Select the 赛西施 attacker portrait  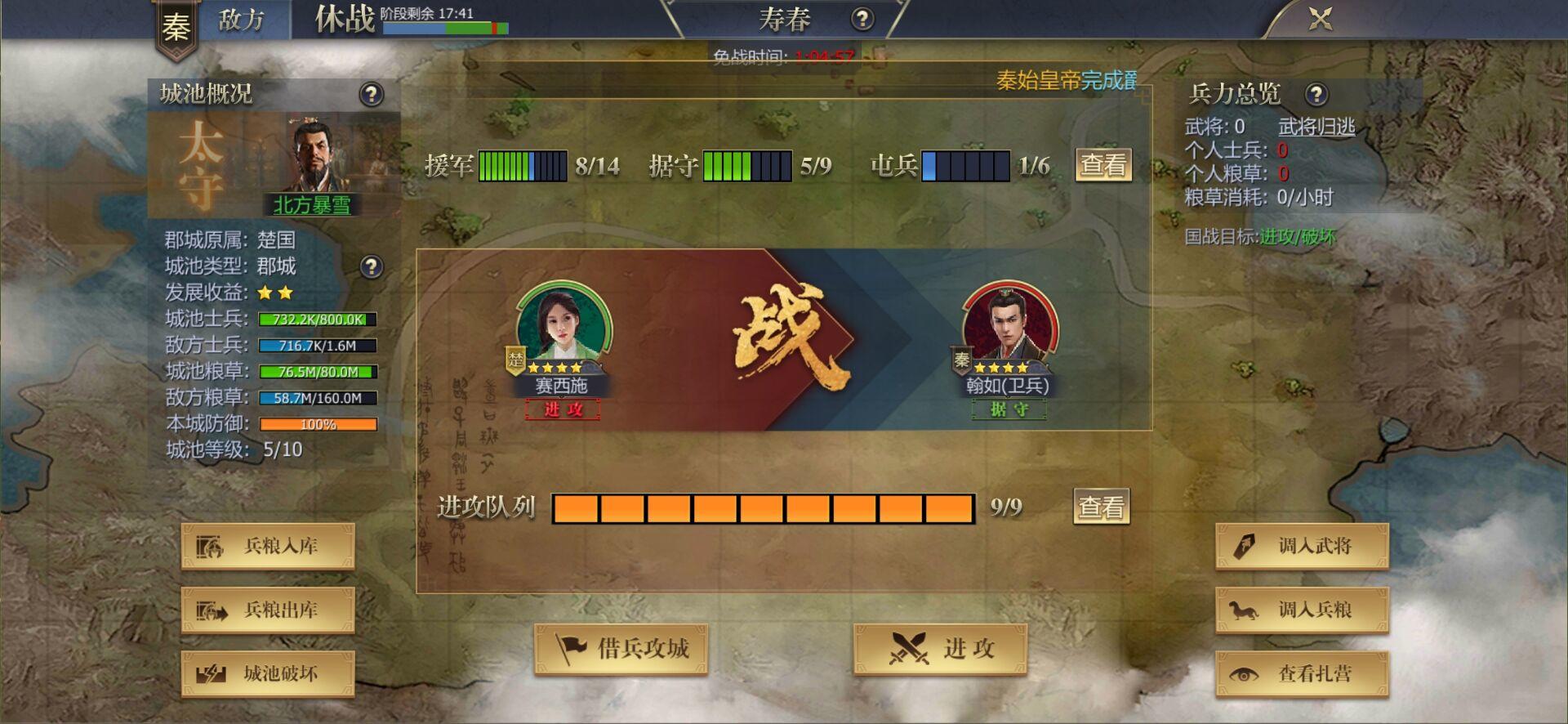563,327
